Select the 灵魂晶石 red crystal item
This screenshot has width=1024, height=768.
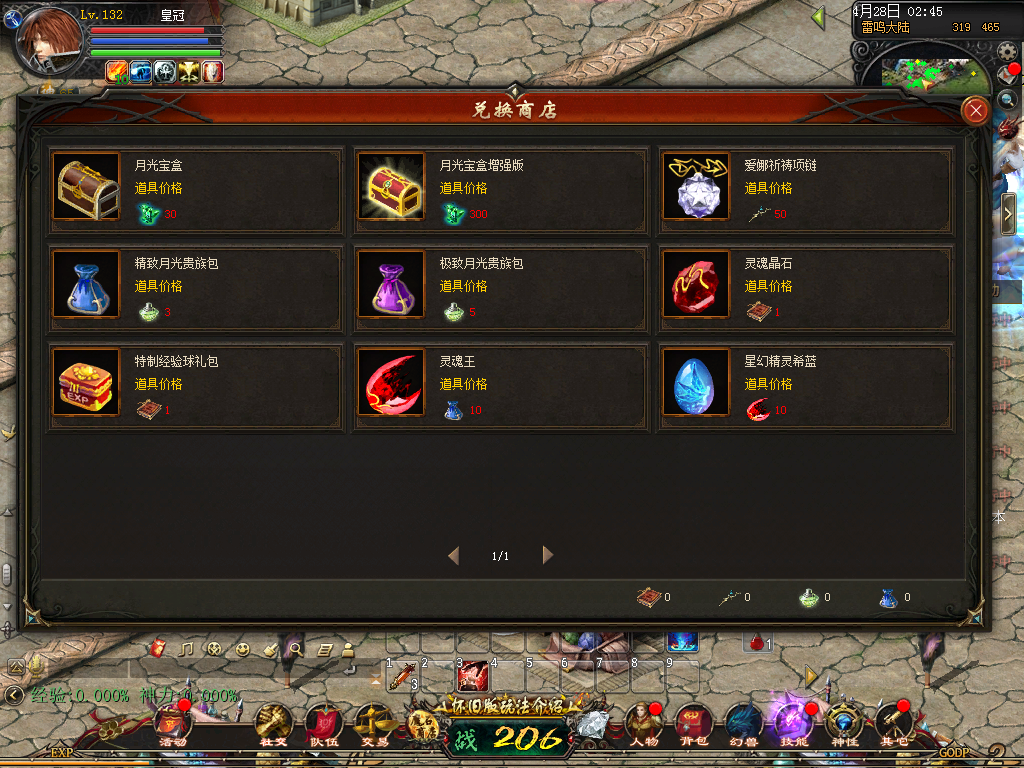[x=696, y=285]
